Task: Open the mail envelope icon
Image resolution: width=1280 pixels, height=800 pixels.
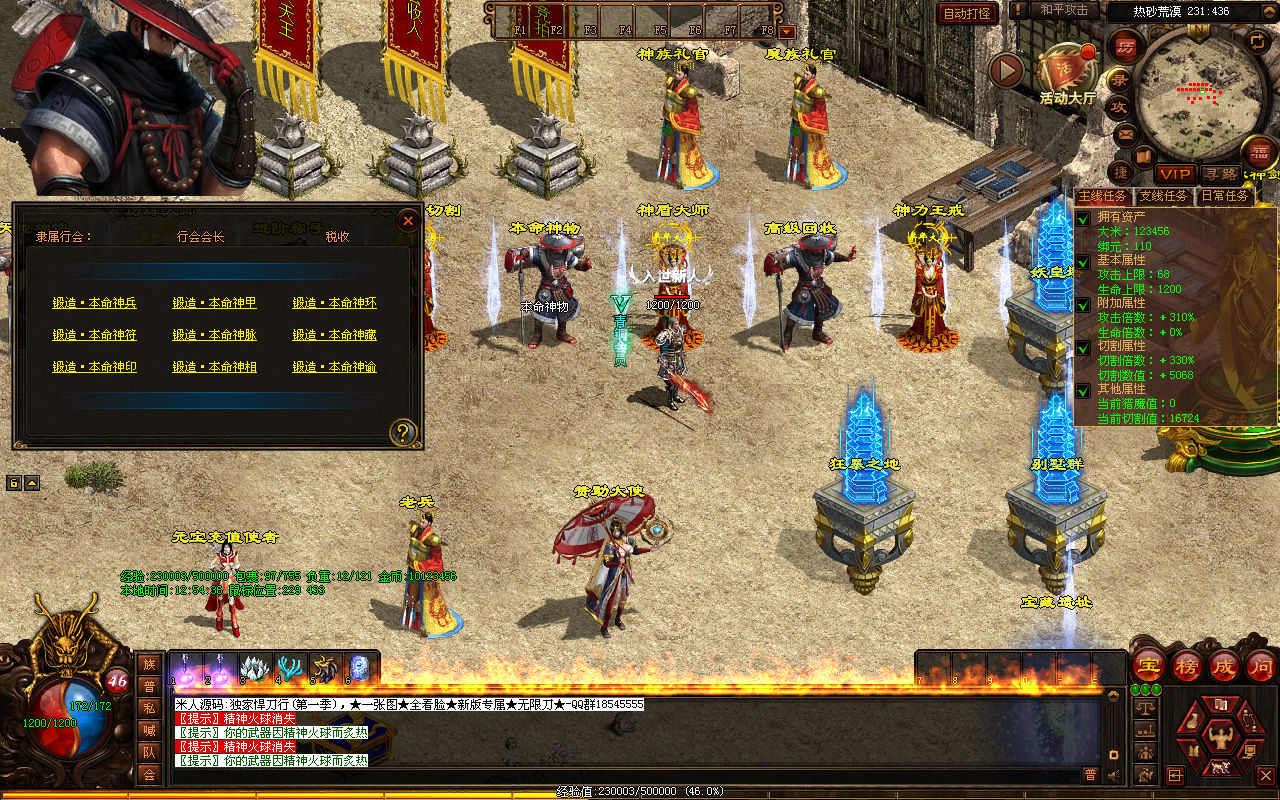Action: pos(1125,134)
